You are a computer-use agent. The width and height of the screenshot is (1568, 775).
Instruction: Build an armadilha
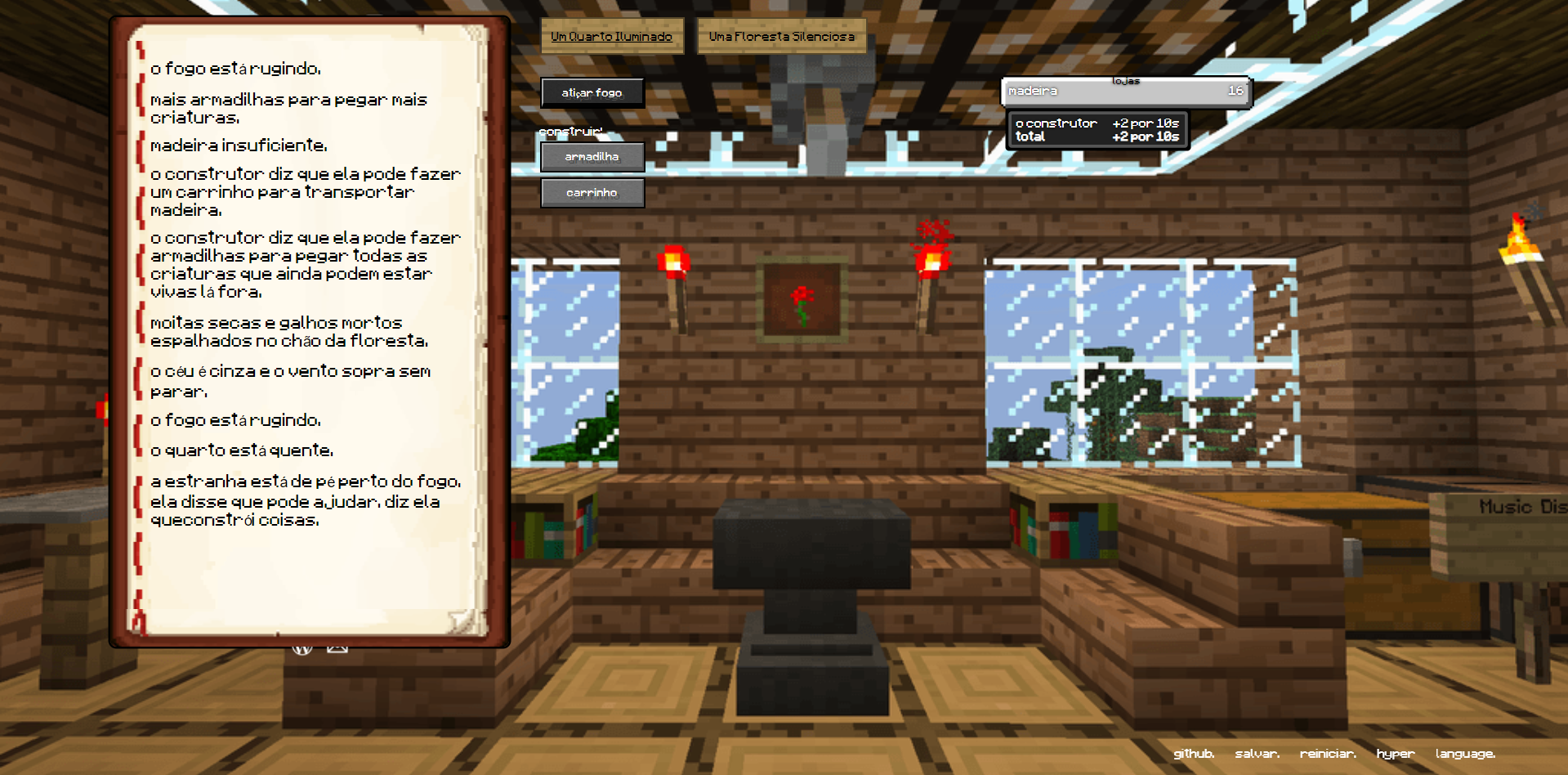coord(592,156)
